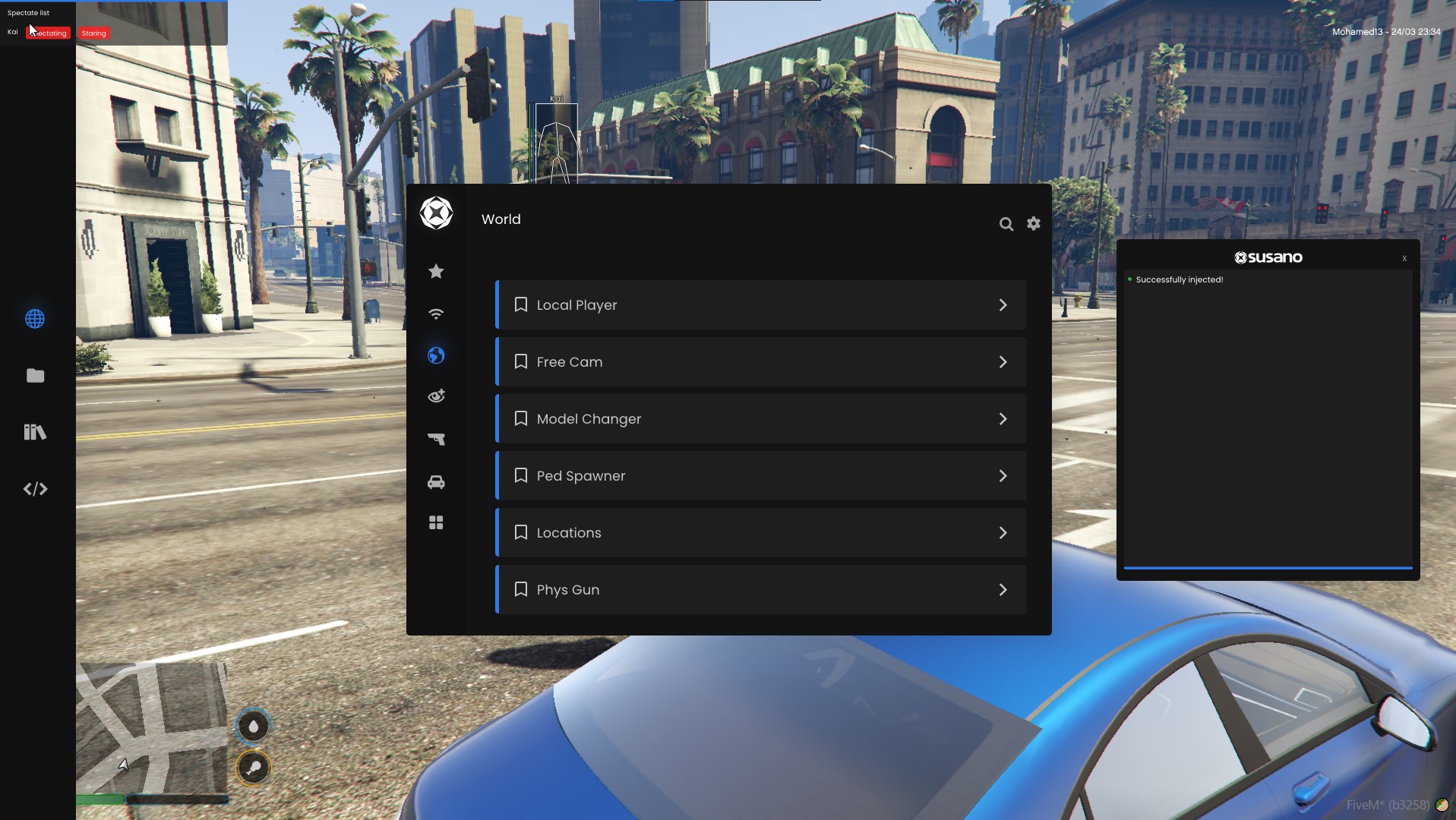The width and height of the screenshot is (1456, 820).
Task: Switch to the star favorites tab
Action: coord(436,271)
